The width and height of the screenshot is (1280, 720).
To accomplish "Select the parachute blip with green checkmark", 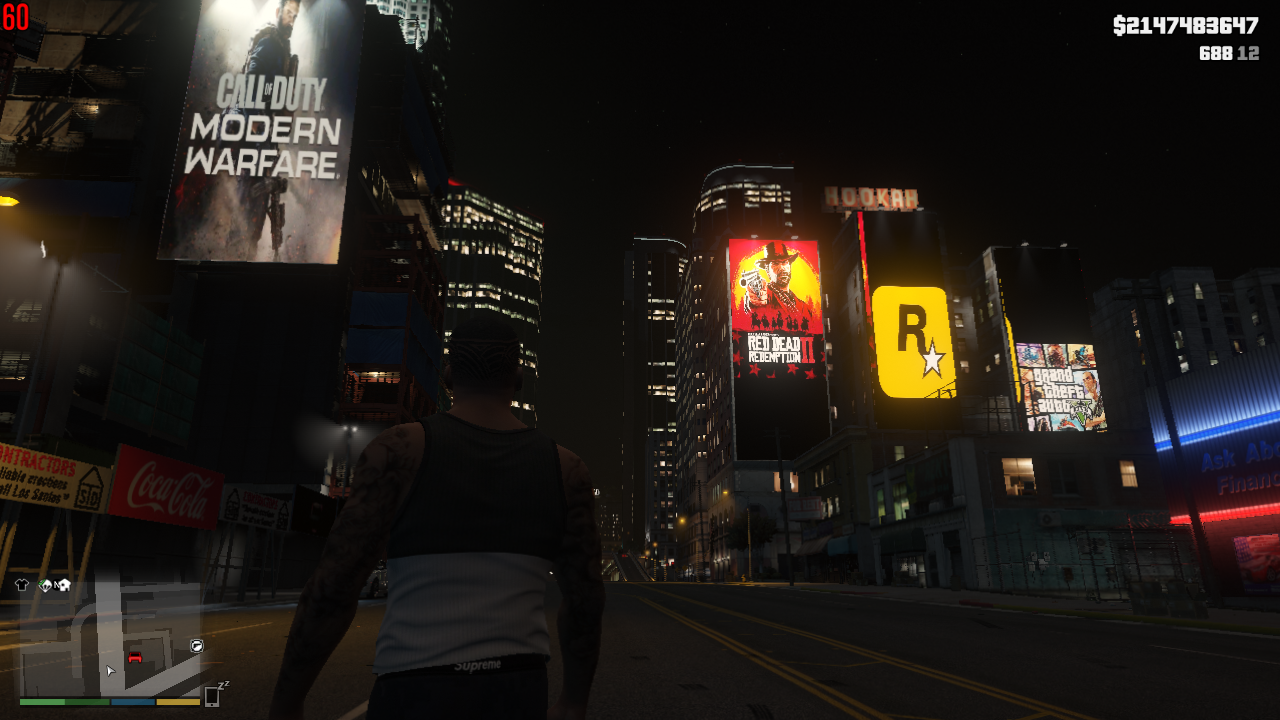I will pyautogui.click(x=45, y=585).
